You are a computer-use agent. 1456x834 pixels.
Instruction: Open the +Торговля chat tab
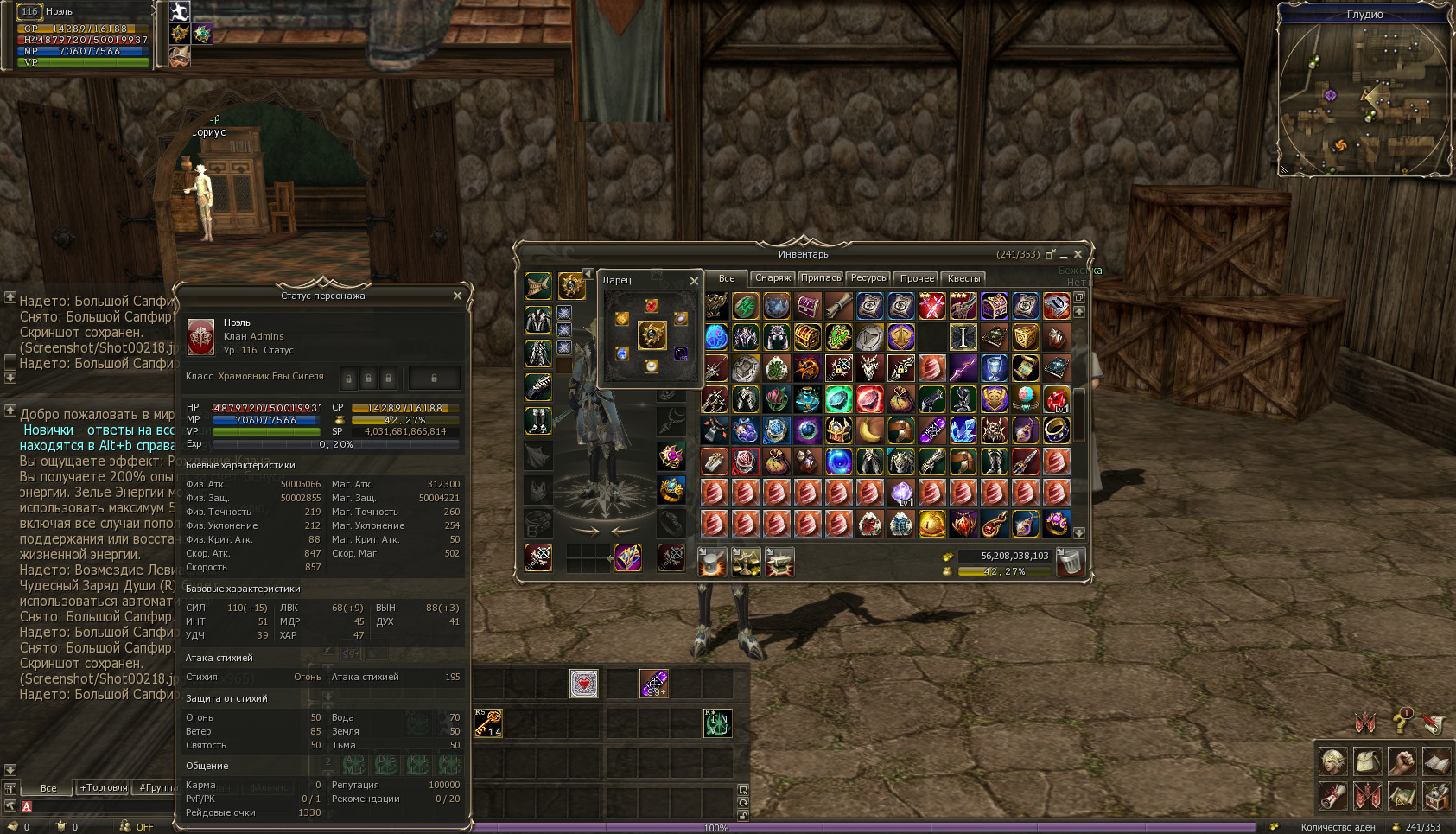[103, 787]
